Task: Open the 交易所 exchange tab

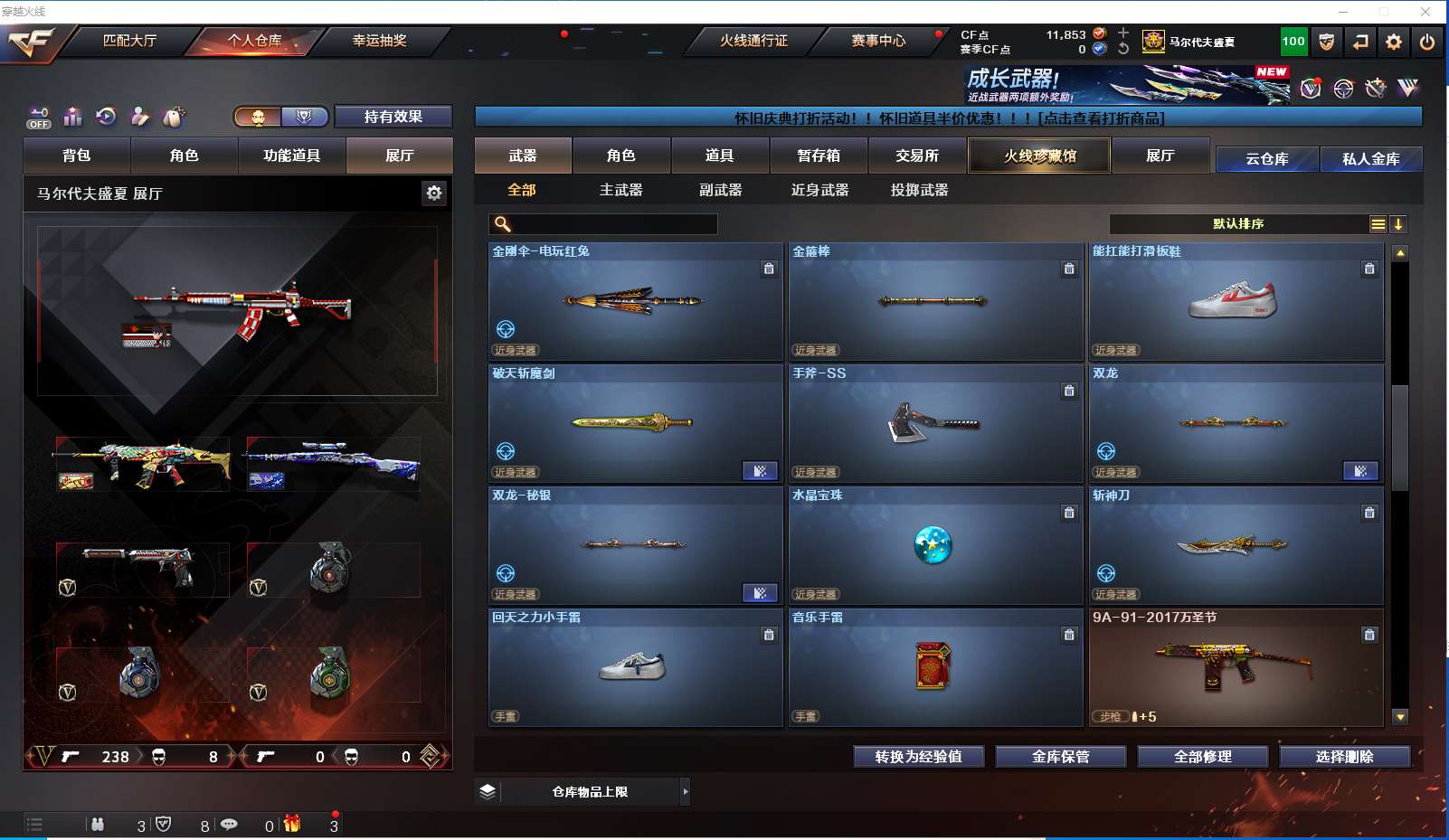Action: tap(917, 156)
